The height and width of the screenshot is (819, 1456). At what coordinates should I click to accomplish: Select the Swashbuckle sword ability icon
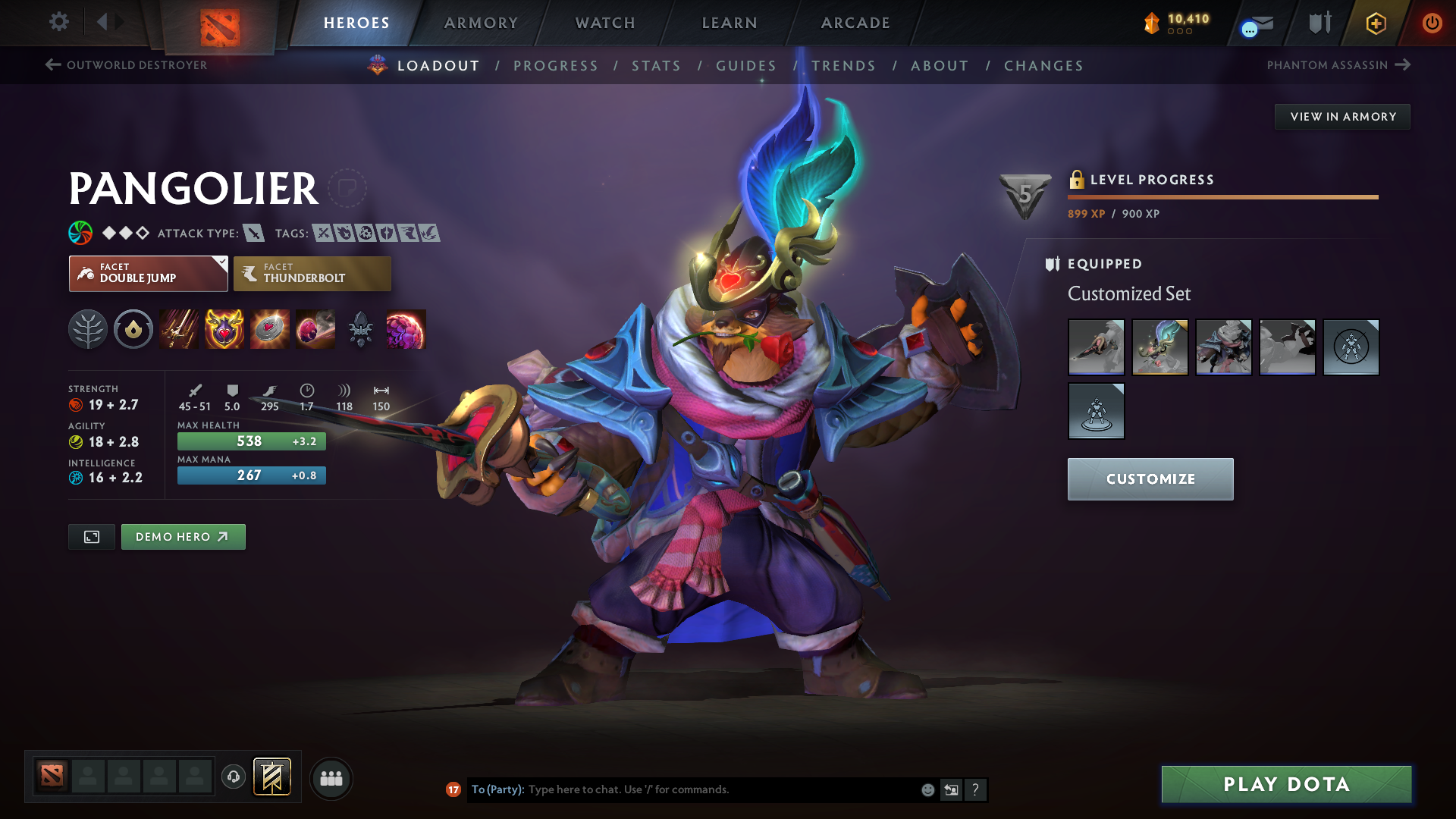[179, 329]
